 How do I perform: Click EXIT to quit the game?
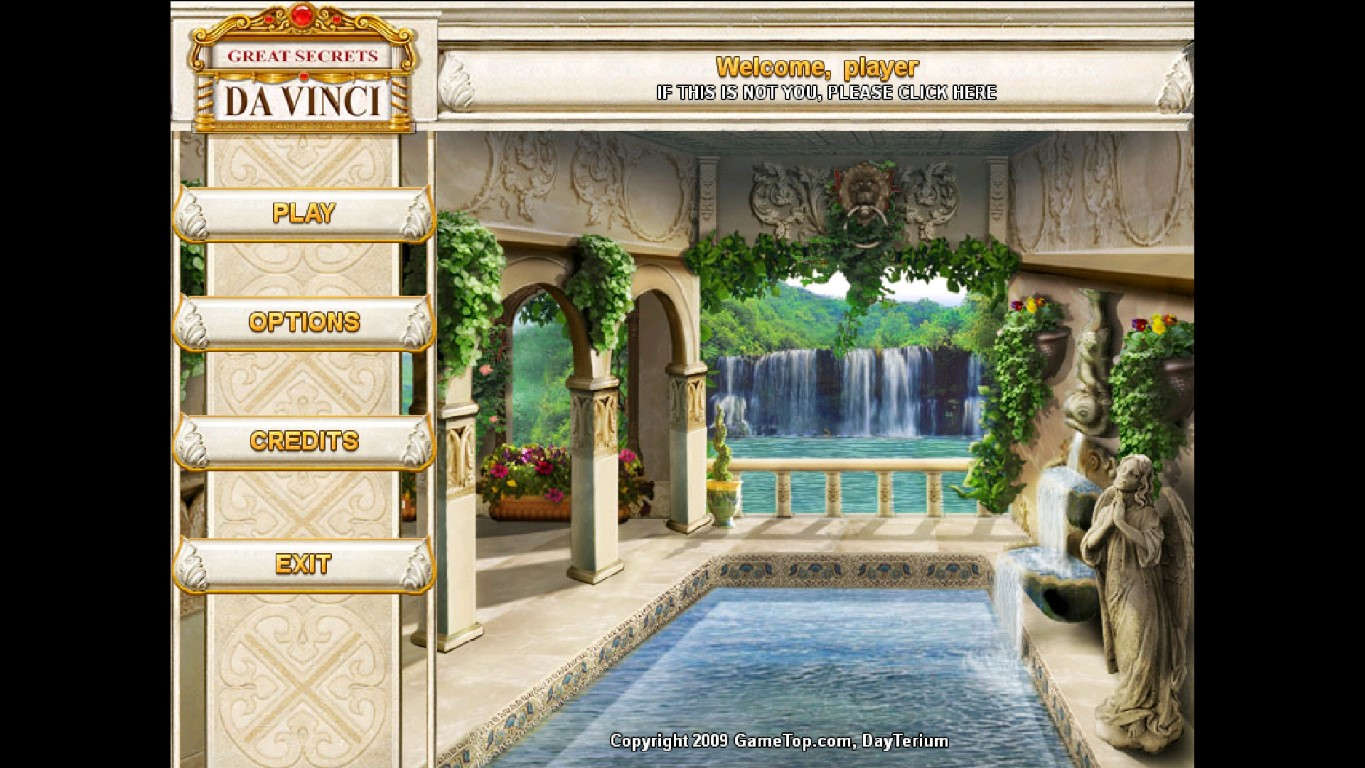[303, 564]
